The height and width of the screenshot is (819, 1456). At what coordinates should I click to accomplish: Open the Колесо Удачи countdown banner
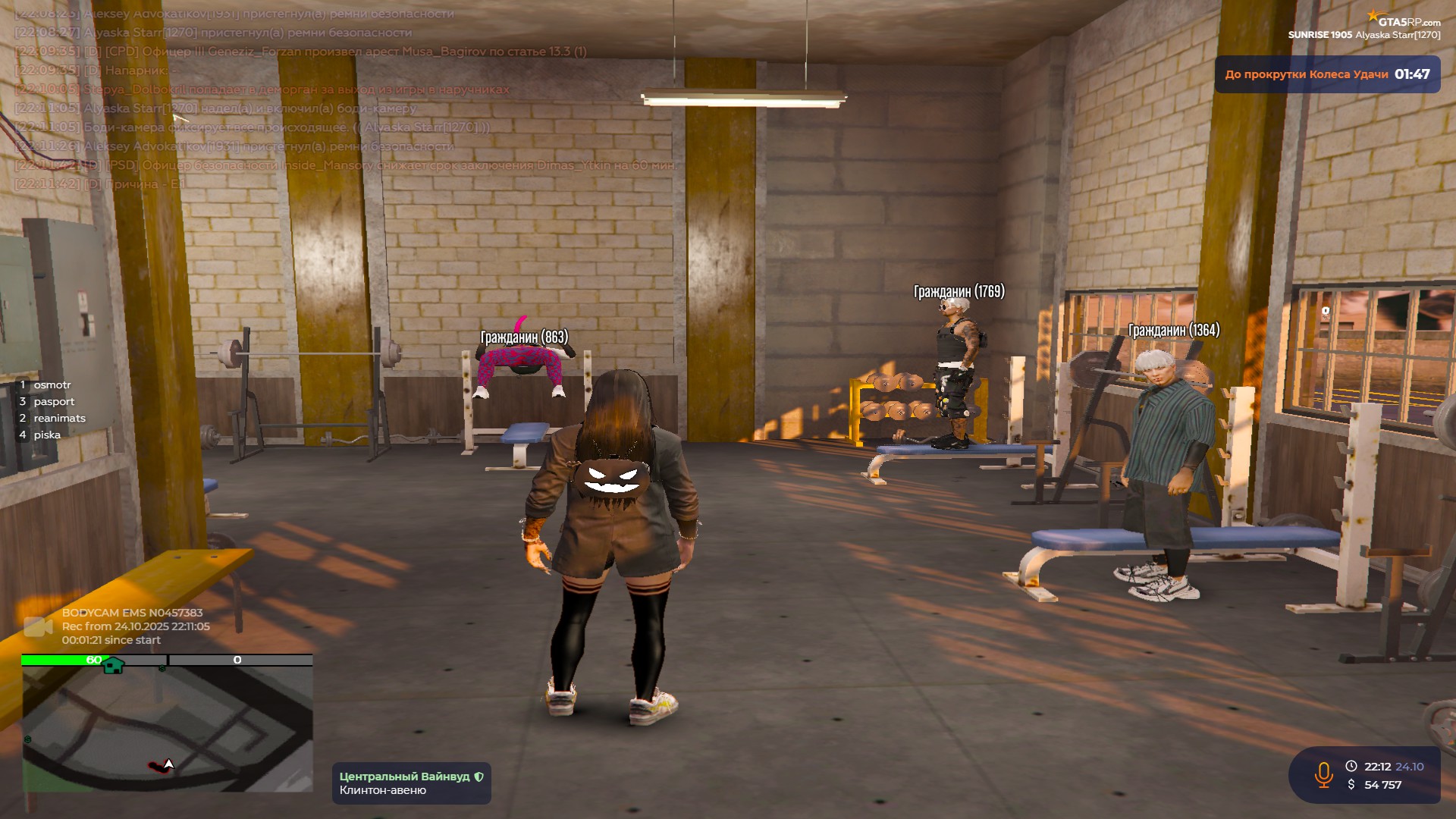[x=1327, y=74]
